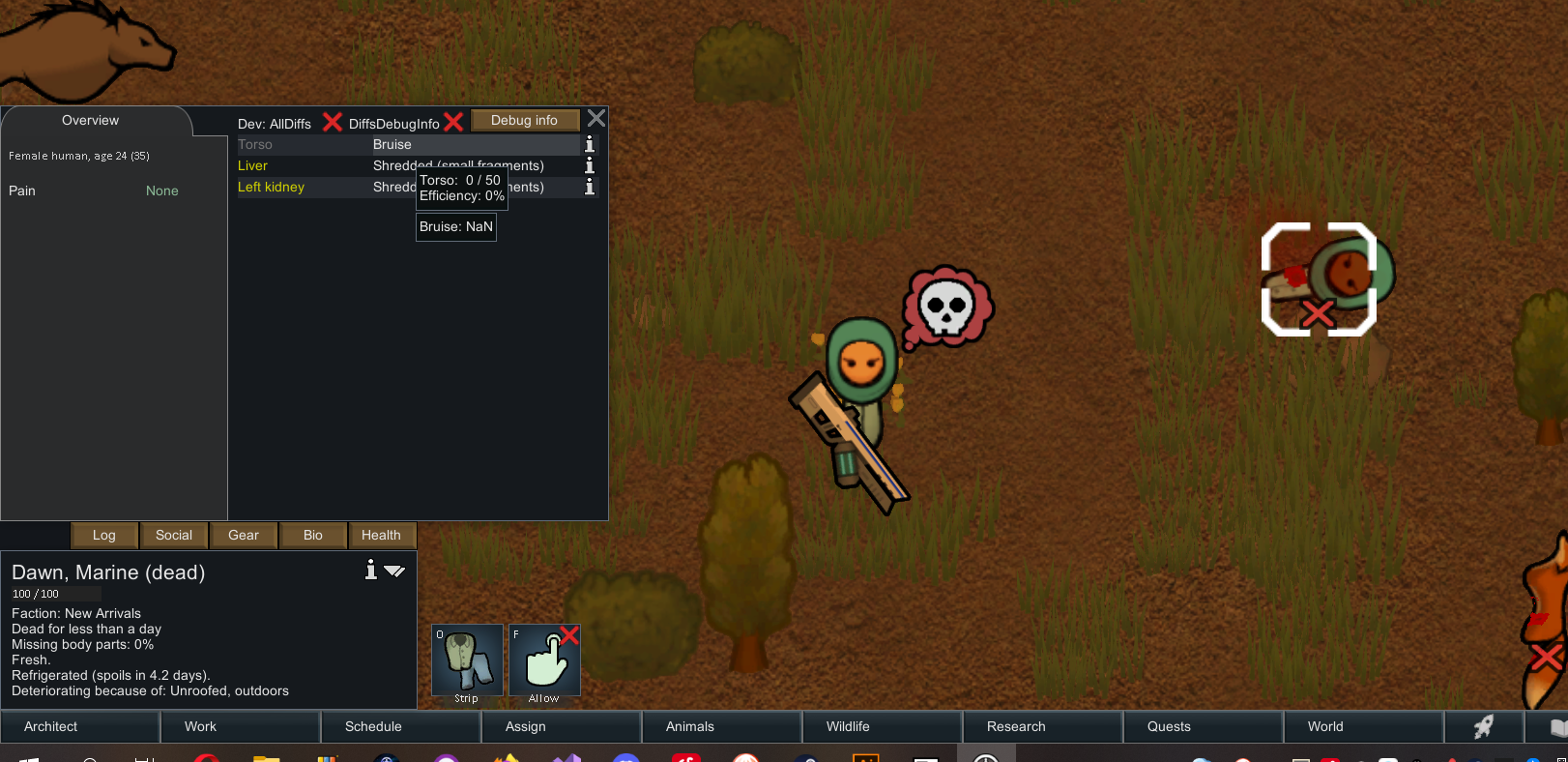Open info for the Torso bruise
1568x762 pixels.
coord(589,144)
